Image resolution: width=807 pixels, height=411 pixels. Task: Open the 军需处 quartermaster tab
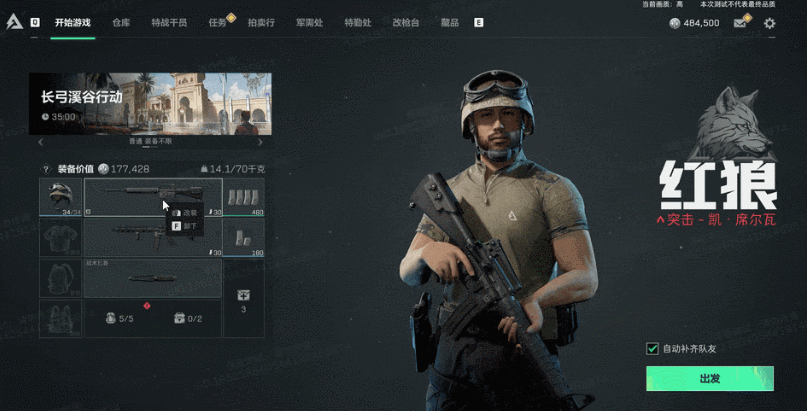tap(309, 22)
